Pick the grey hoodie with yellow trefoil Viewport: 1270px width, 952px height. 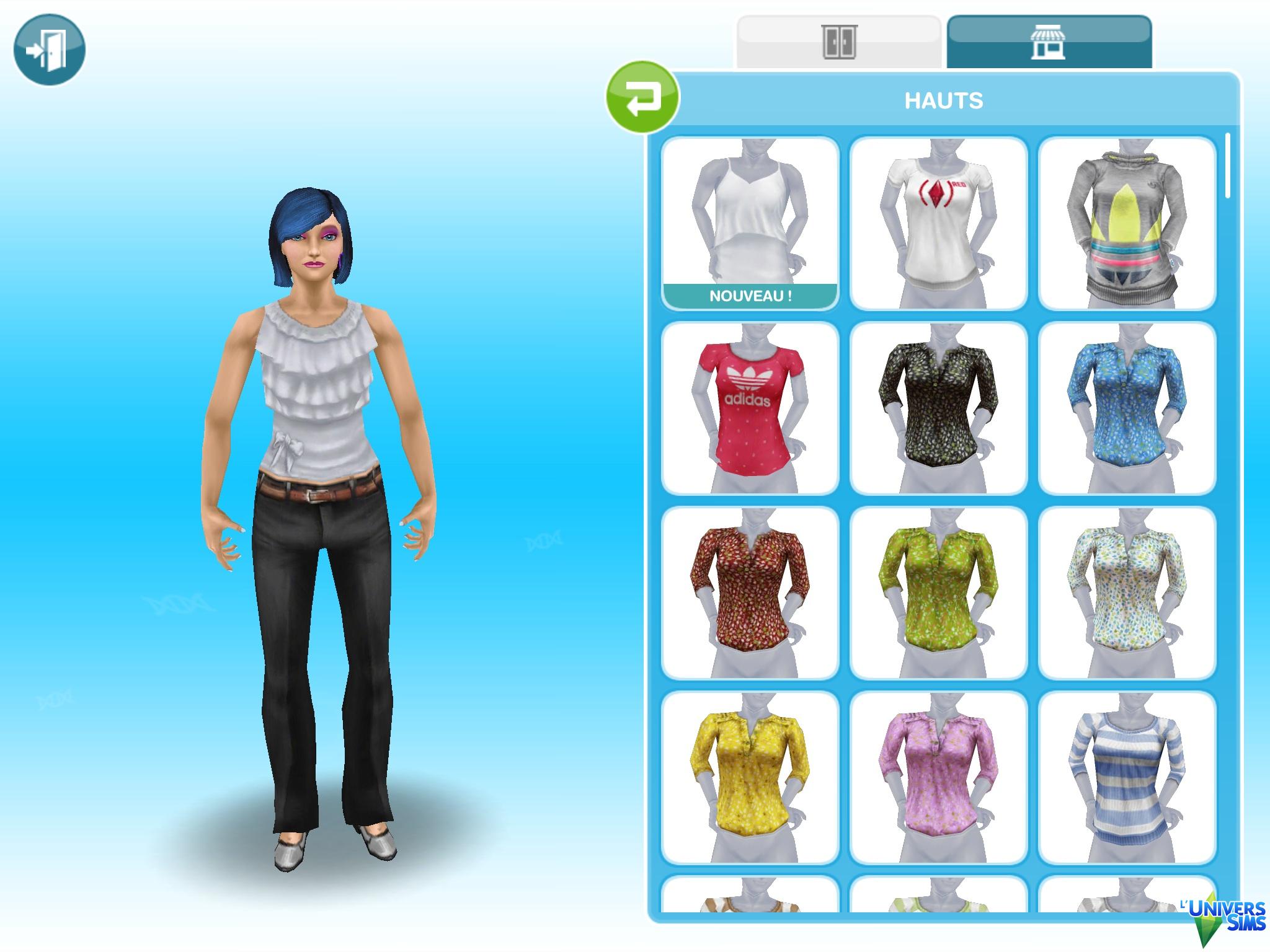click(x=1127, y=223)
